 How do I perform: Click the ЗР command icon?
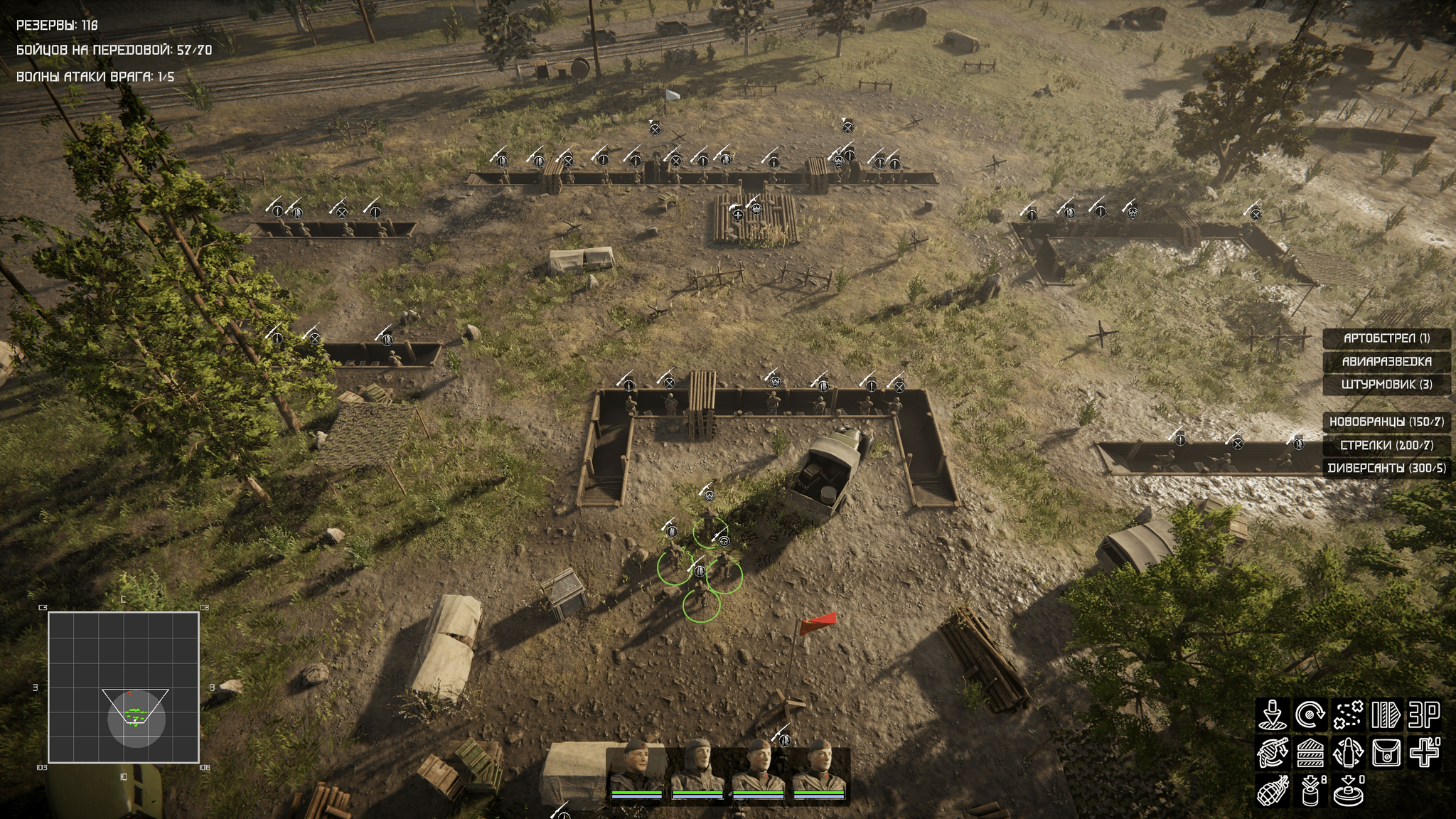pos(1424,715)
